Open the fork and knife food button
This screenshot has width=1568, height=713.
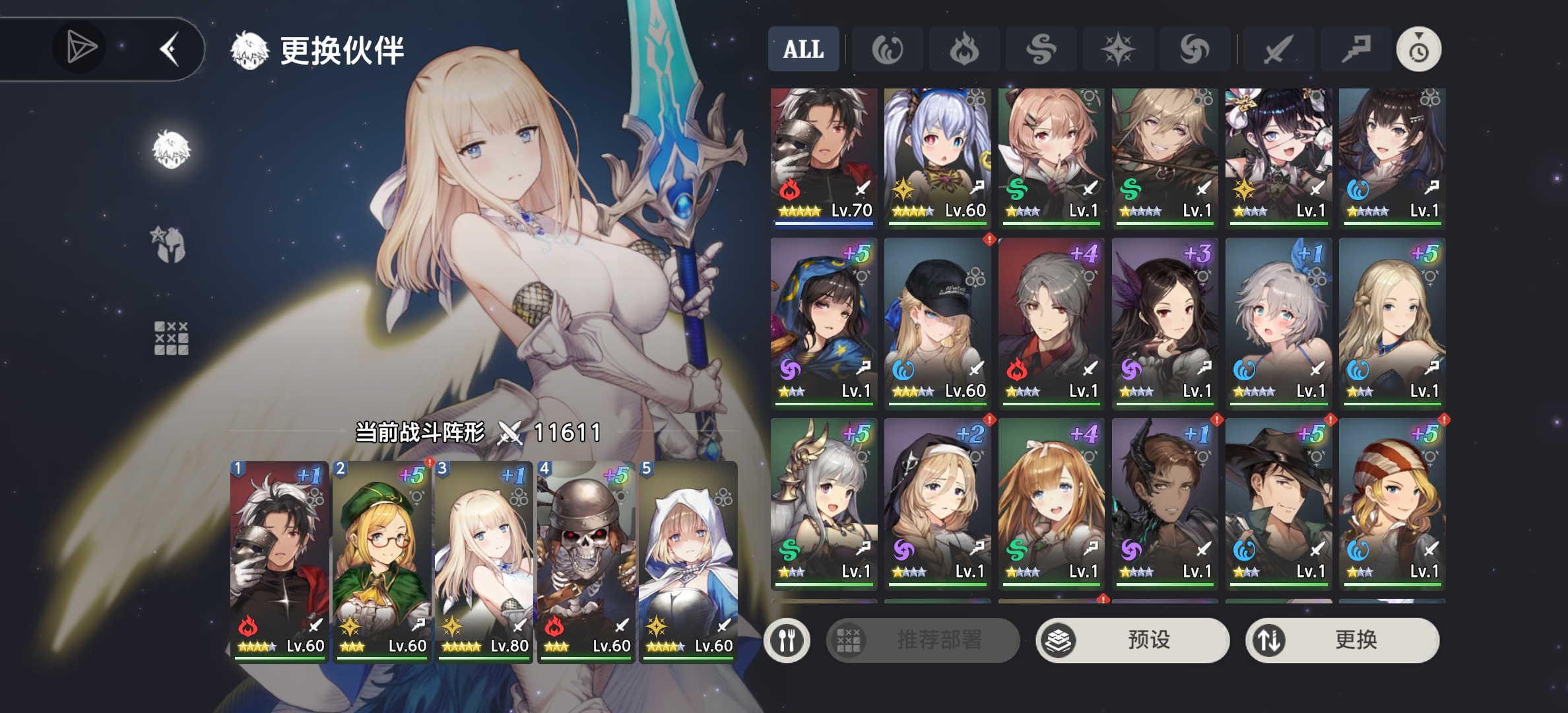pos(787,640)
